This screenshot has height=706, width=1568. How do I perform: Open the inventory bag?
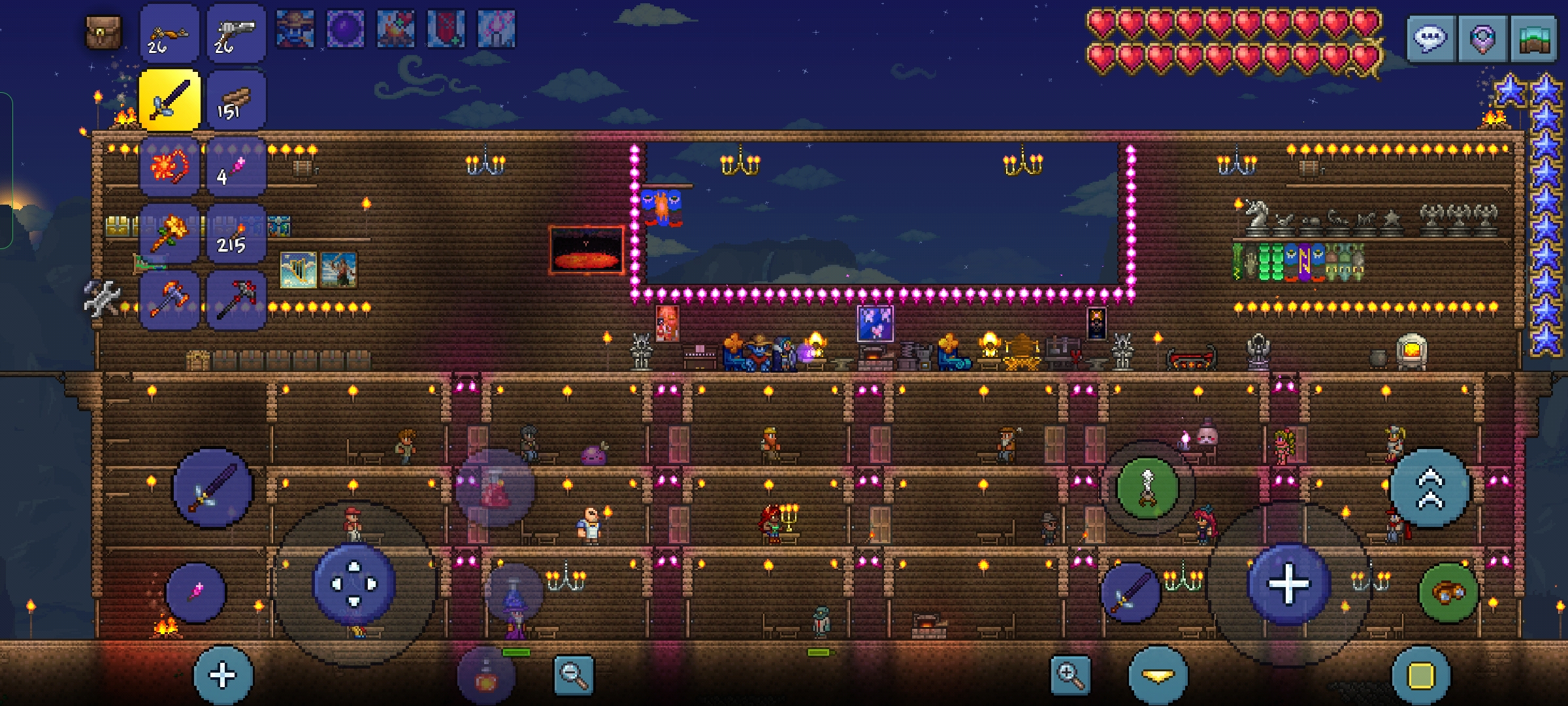coord(104,32)
